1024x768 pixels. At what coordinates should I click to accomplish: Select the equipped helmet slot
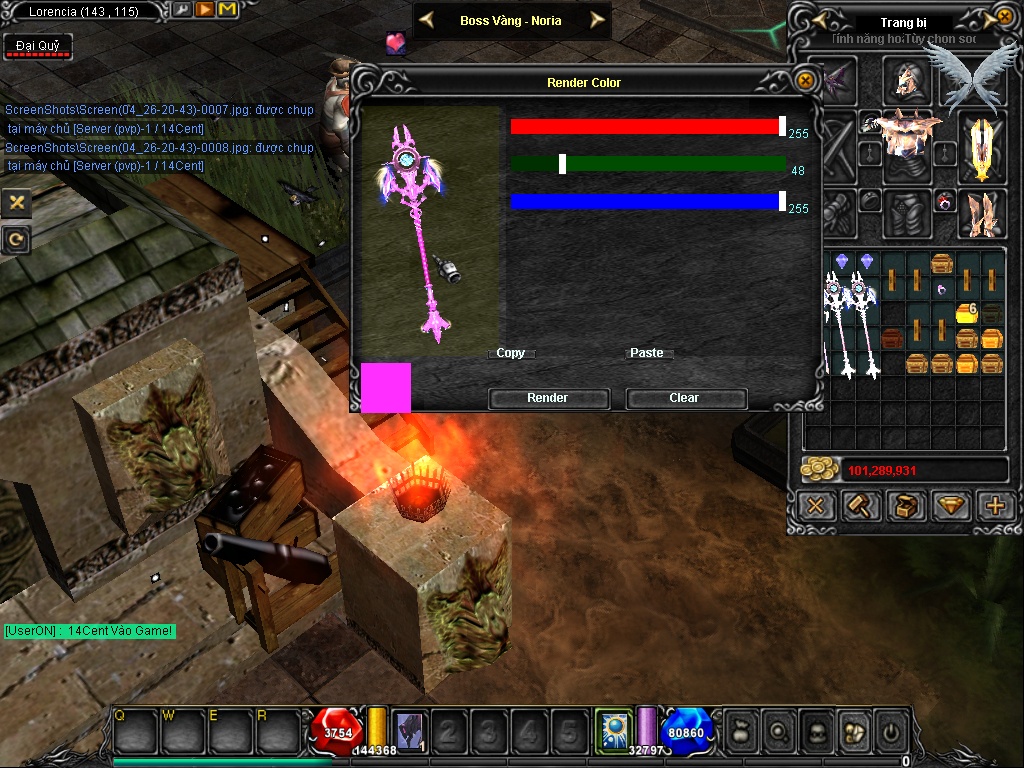click(x=907, y=79)
